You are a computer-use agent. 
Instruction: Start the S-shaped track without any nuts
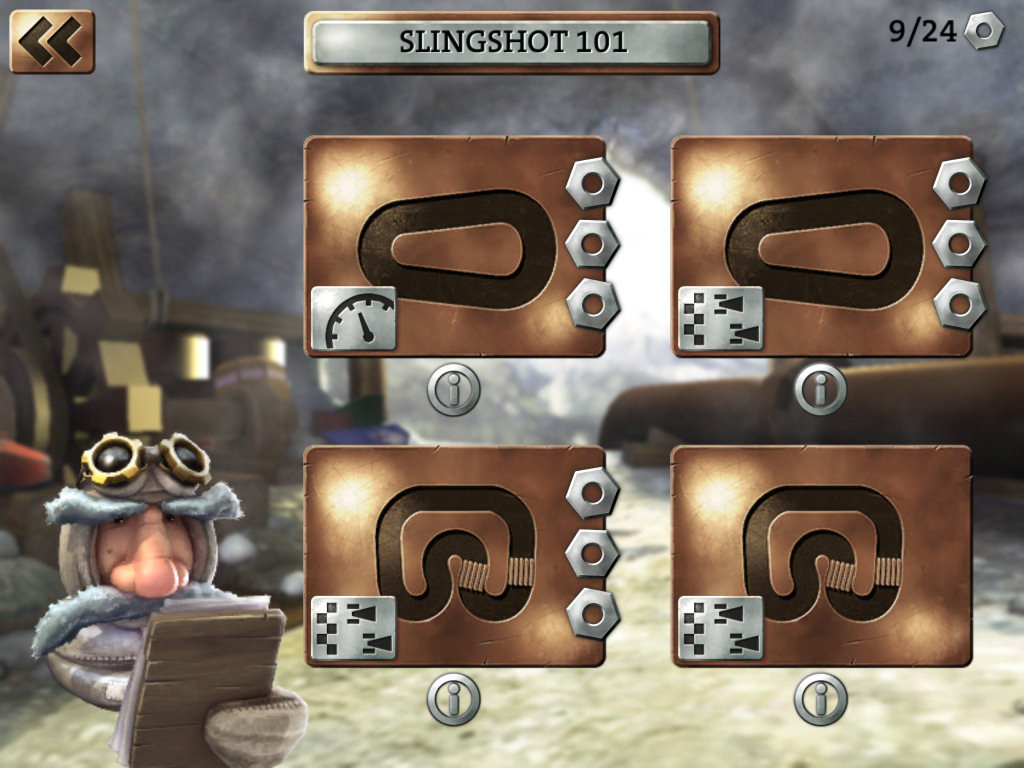click(x=821, y=555)
